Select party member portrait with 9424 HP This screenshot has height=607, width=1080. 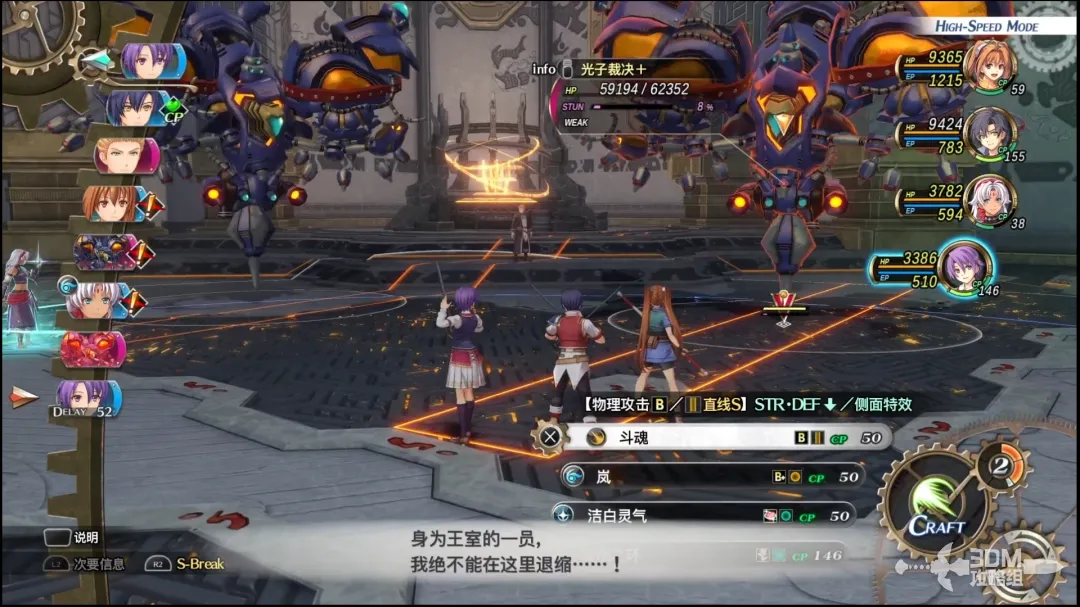pyautogui.click(x=989, y=131)
